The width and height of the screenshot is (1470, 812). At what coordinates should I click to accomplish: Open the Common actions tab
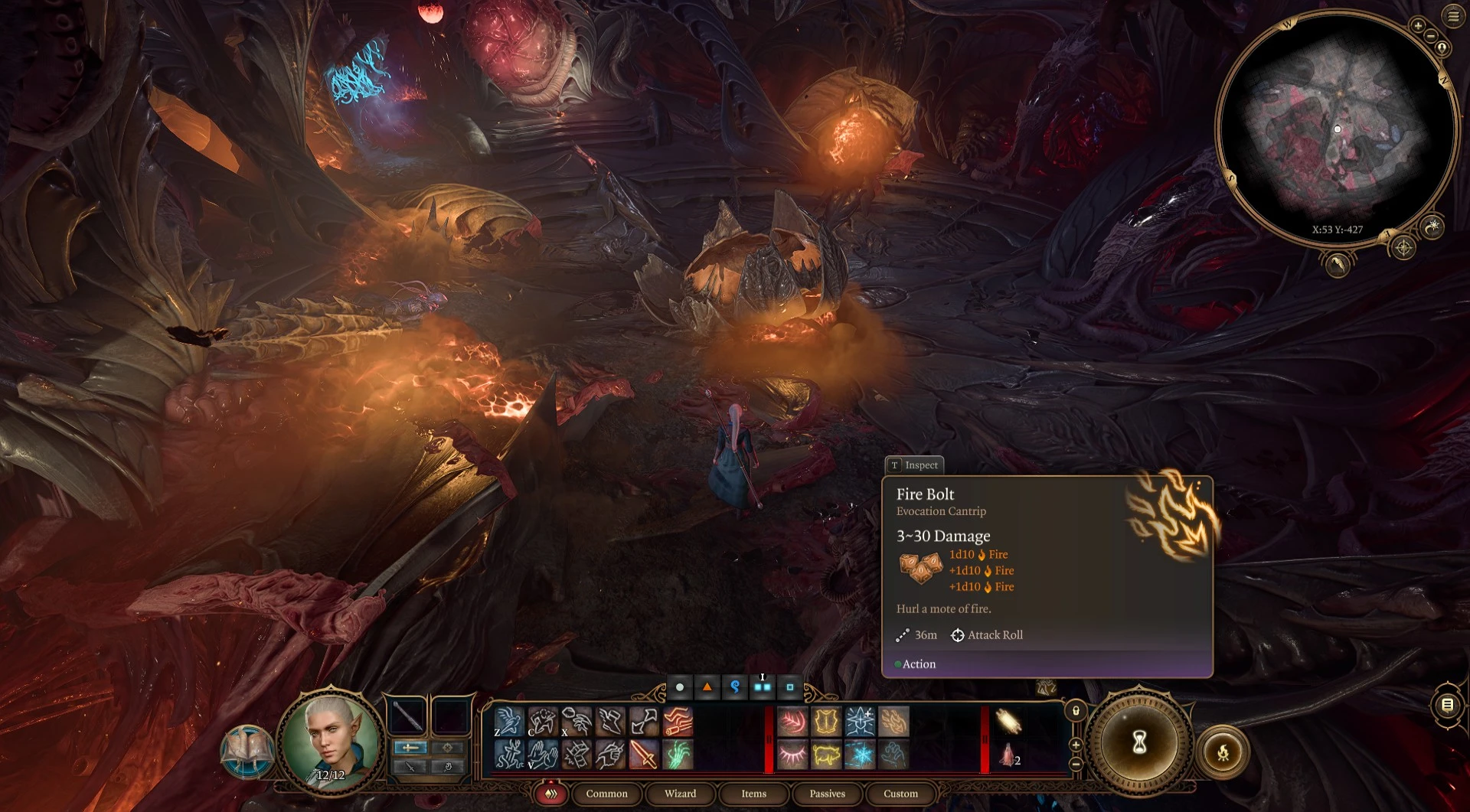coord(606,794)
